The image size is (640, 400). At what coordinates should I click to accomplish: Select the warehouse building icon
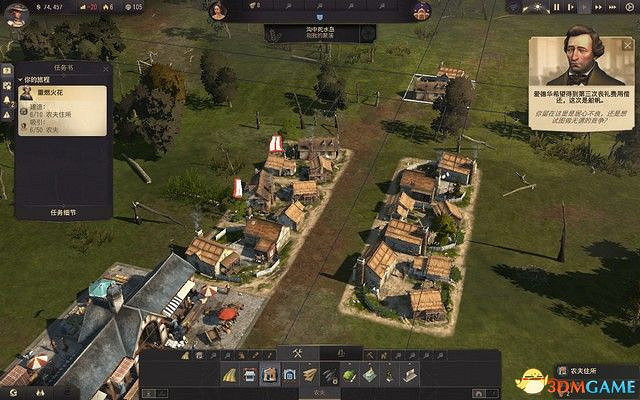289,375
